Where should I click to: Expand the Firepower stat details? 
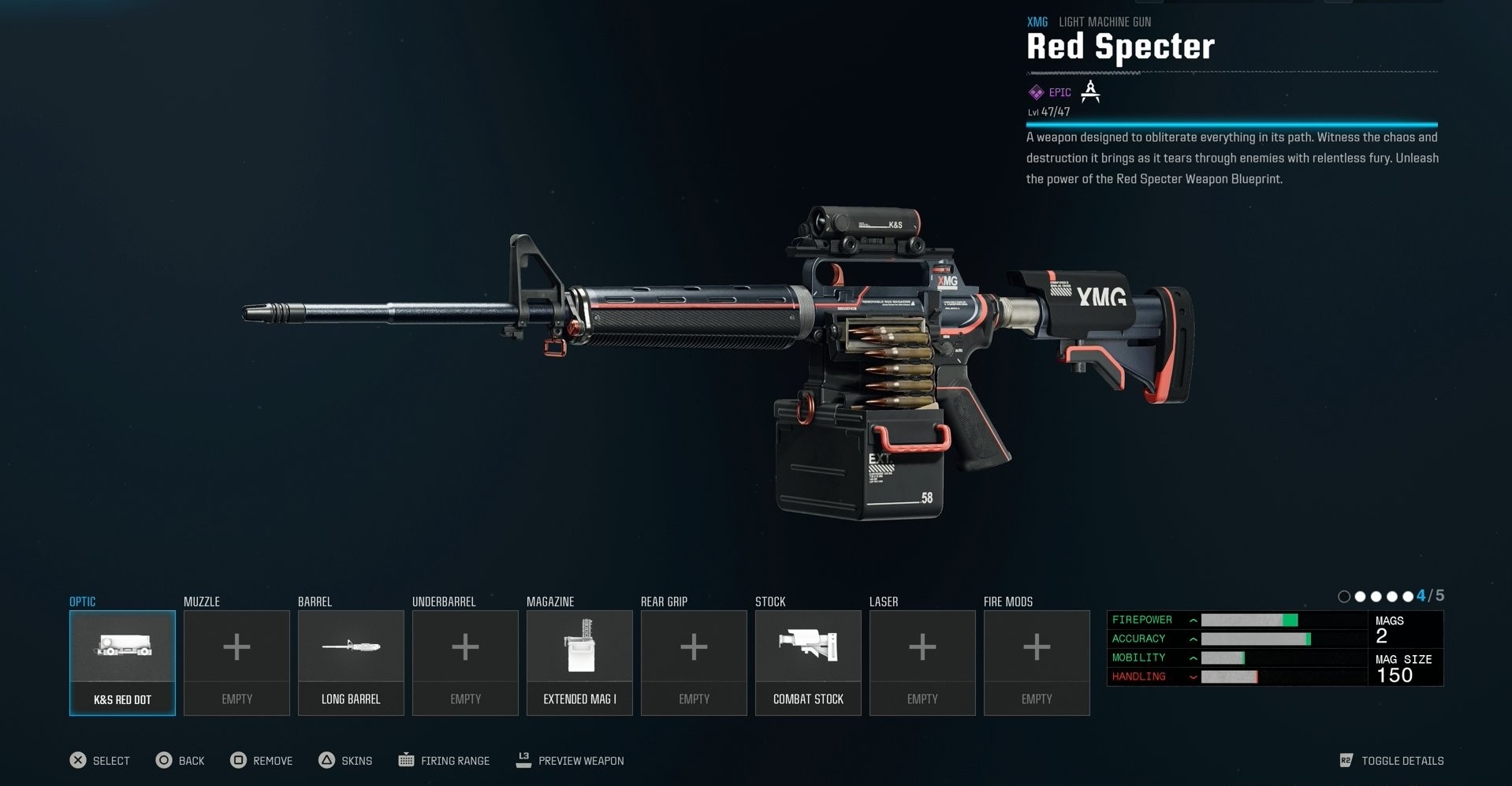(x=1193, y=620)
